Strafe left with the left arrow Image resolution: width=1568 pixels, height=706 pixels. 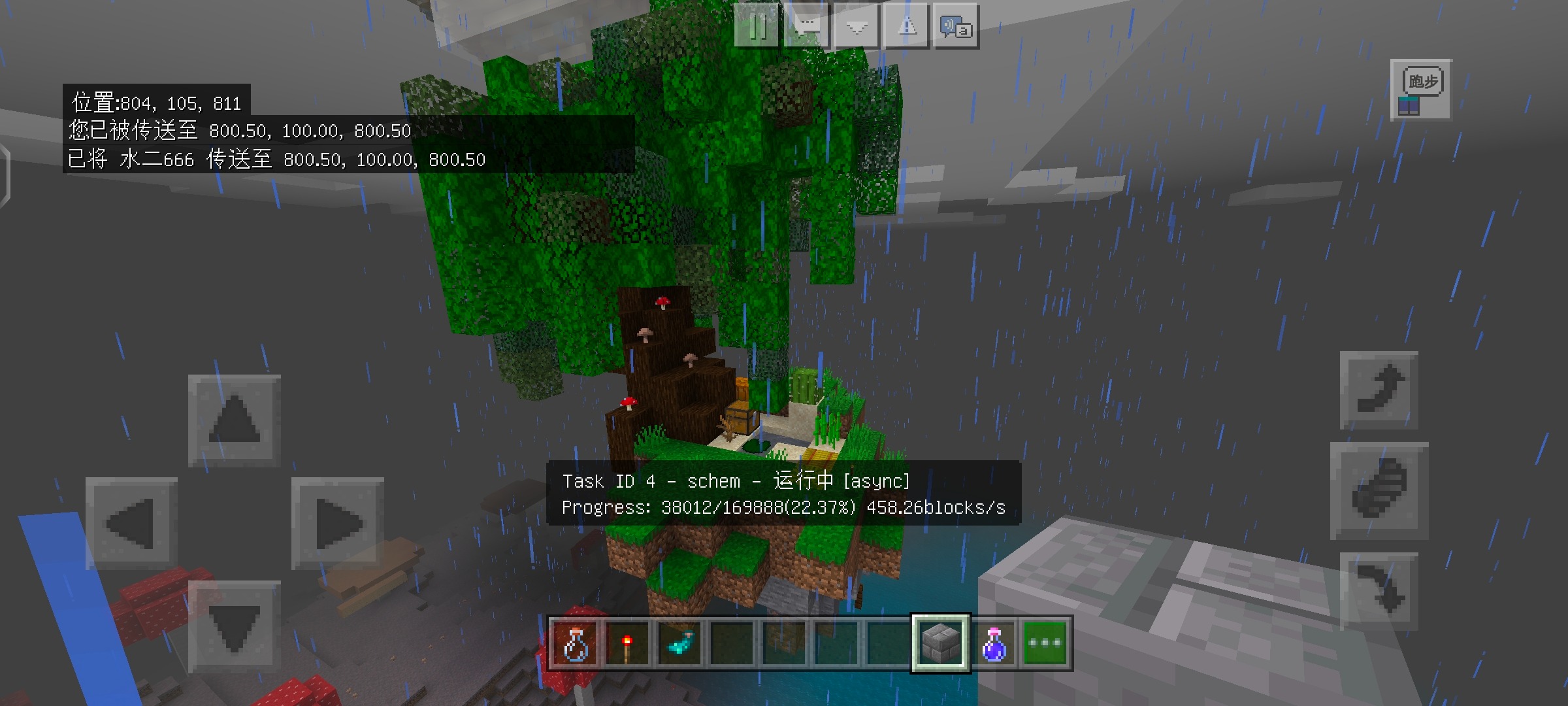coord(131,523)
